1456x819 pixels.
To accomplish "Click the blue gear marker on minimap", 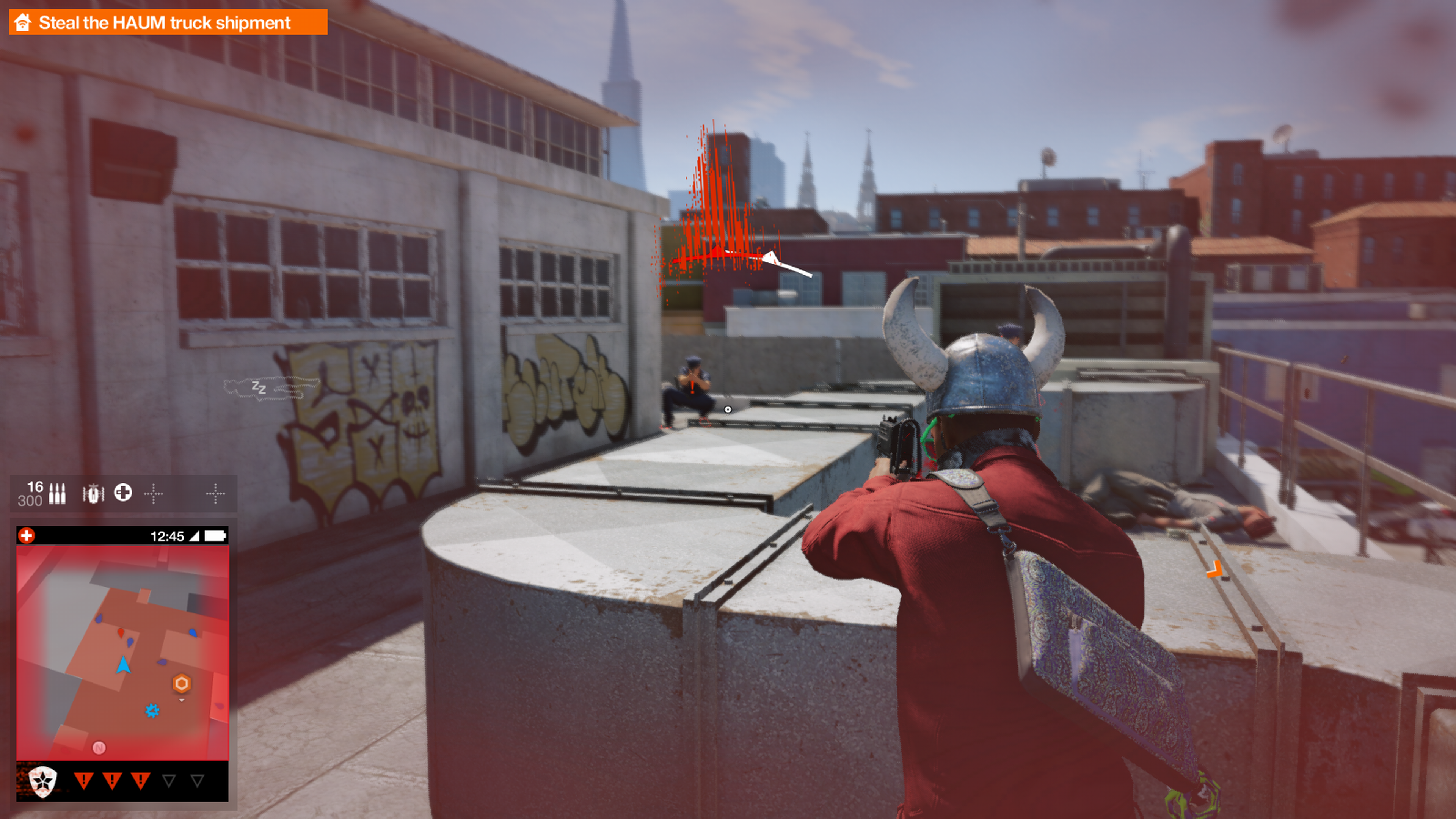I will [x=152, y=711].
